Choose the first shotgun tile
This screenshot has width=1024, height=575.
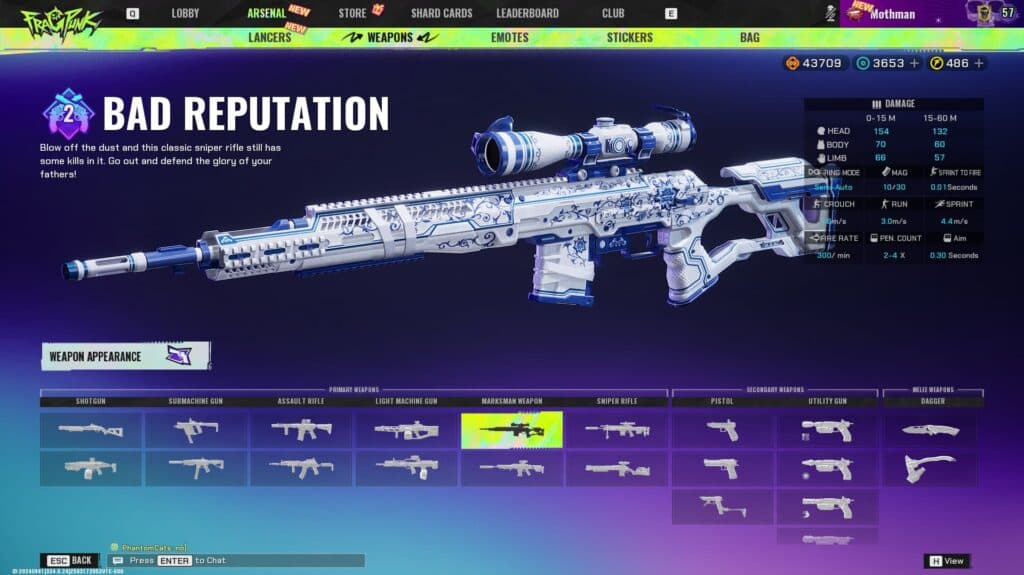coord(91,429)
